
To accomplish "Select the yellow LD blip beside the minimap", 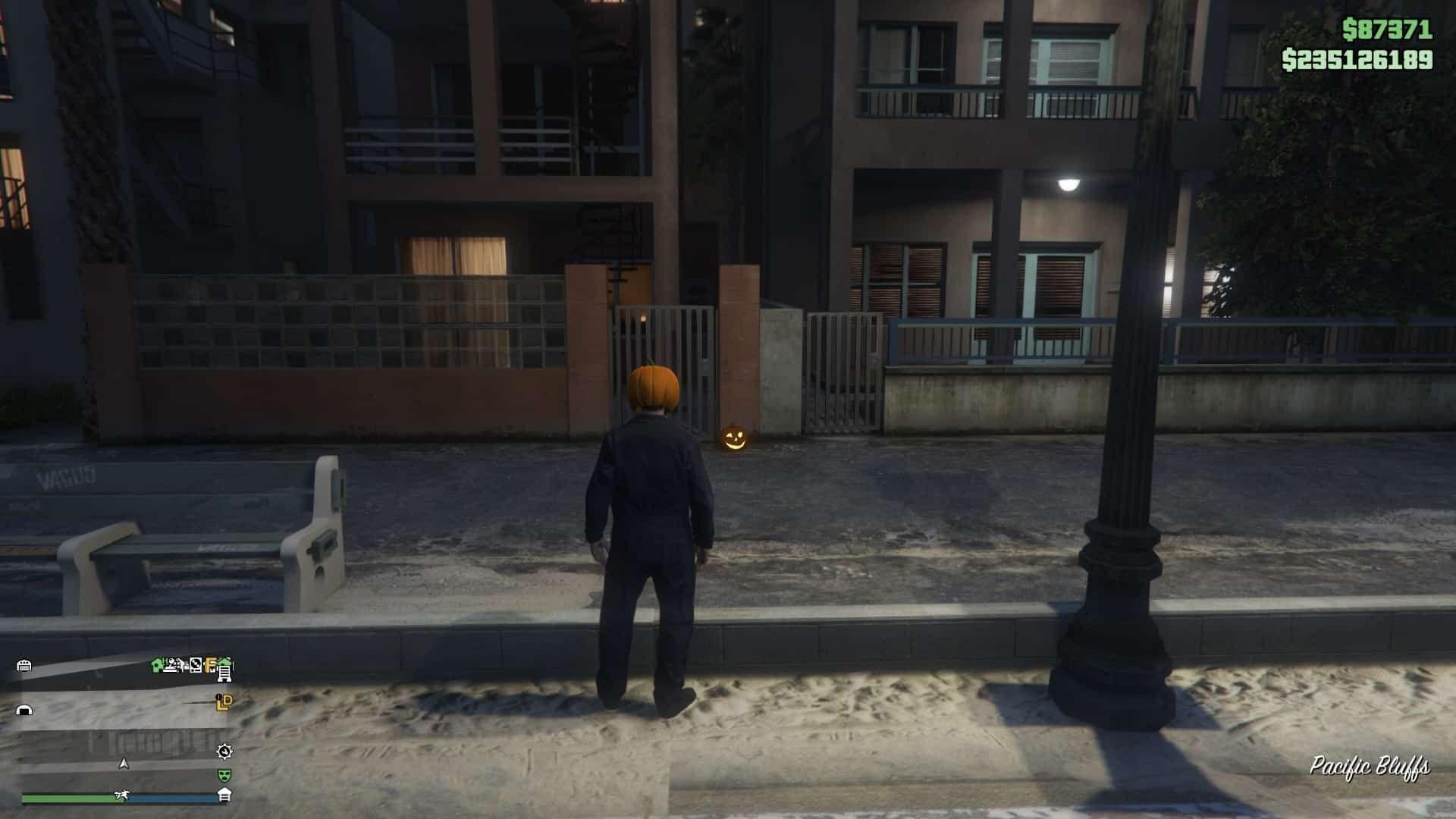I will [x=224, y=701].
